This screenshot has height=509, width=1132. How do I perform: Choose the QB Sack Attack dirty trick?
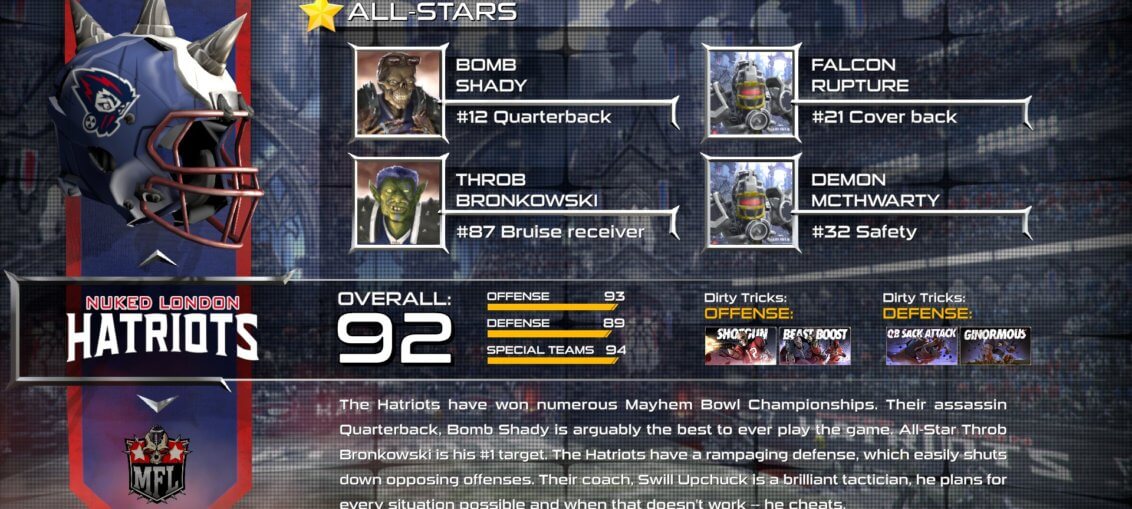pyautogui.click(x=921, y=345)
